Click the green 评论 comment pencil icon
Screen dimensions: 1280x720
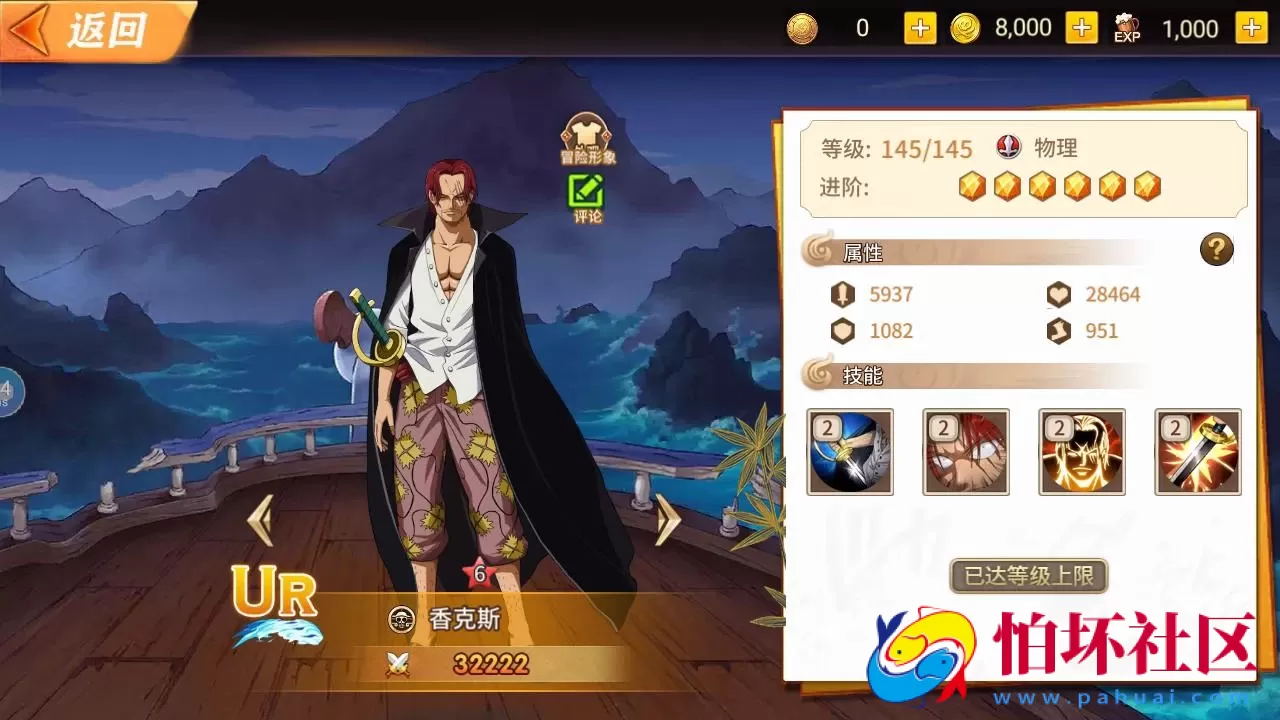point(586,189)
